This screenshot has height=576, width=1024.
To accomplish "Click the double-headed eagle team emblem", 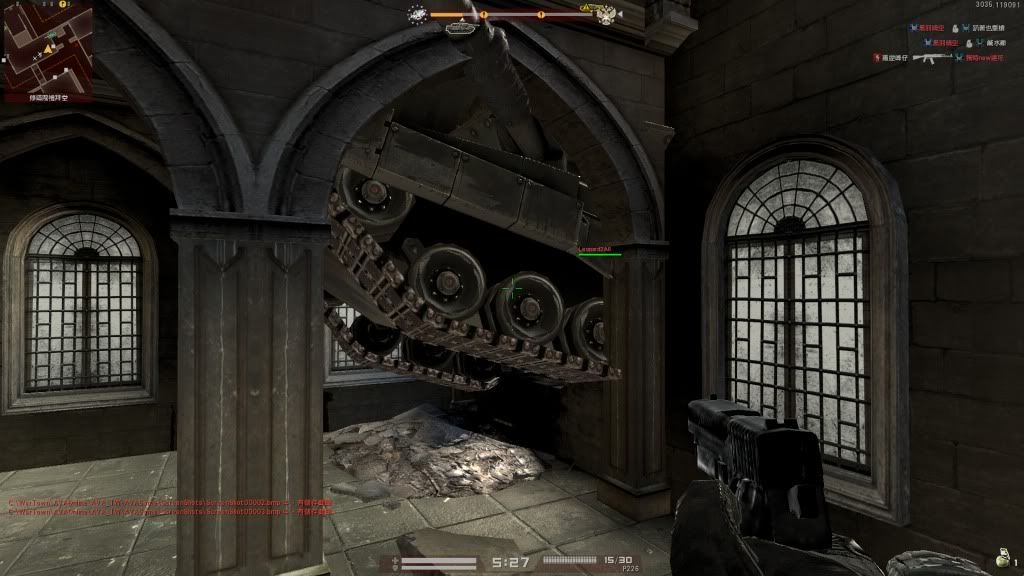I will point(604,15).
